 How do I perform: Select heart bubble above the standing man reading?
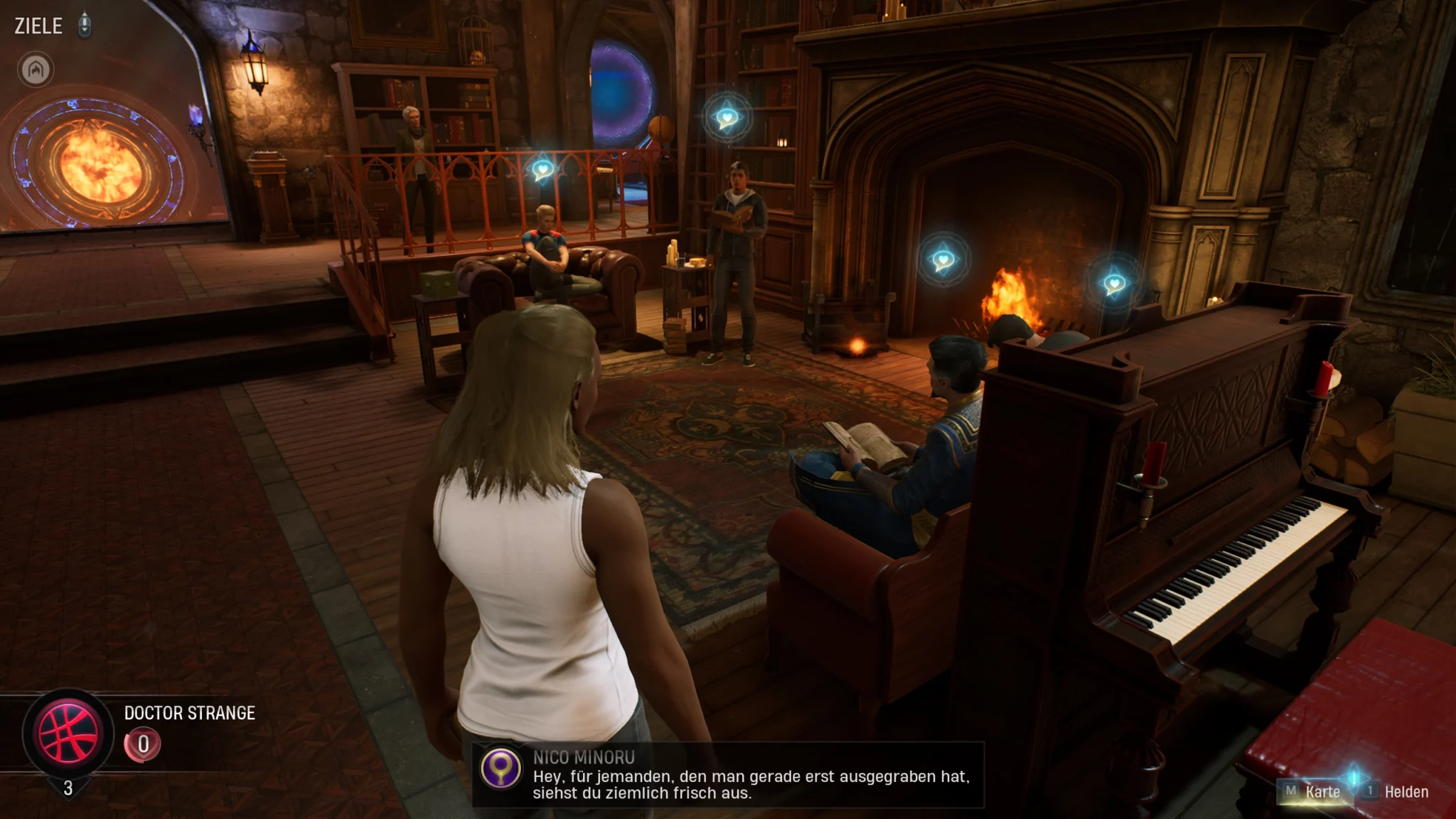727,117
